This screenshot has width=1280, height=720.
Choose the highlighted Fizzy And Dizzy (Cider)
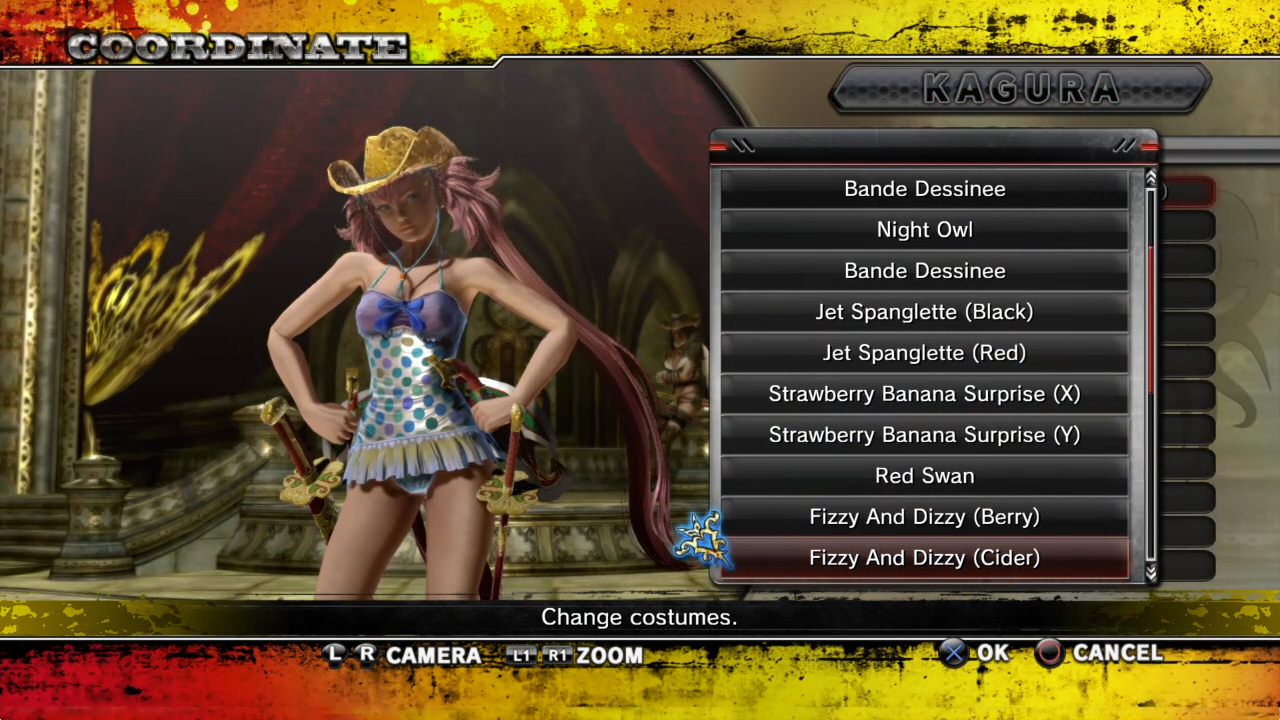924,558
